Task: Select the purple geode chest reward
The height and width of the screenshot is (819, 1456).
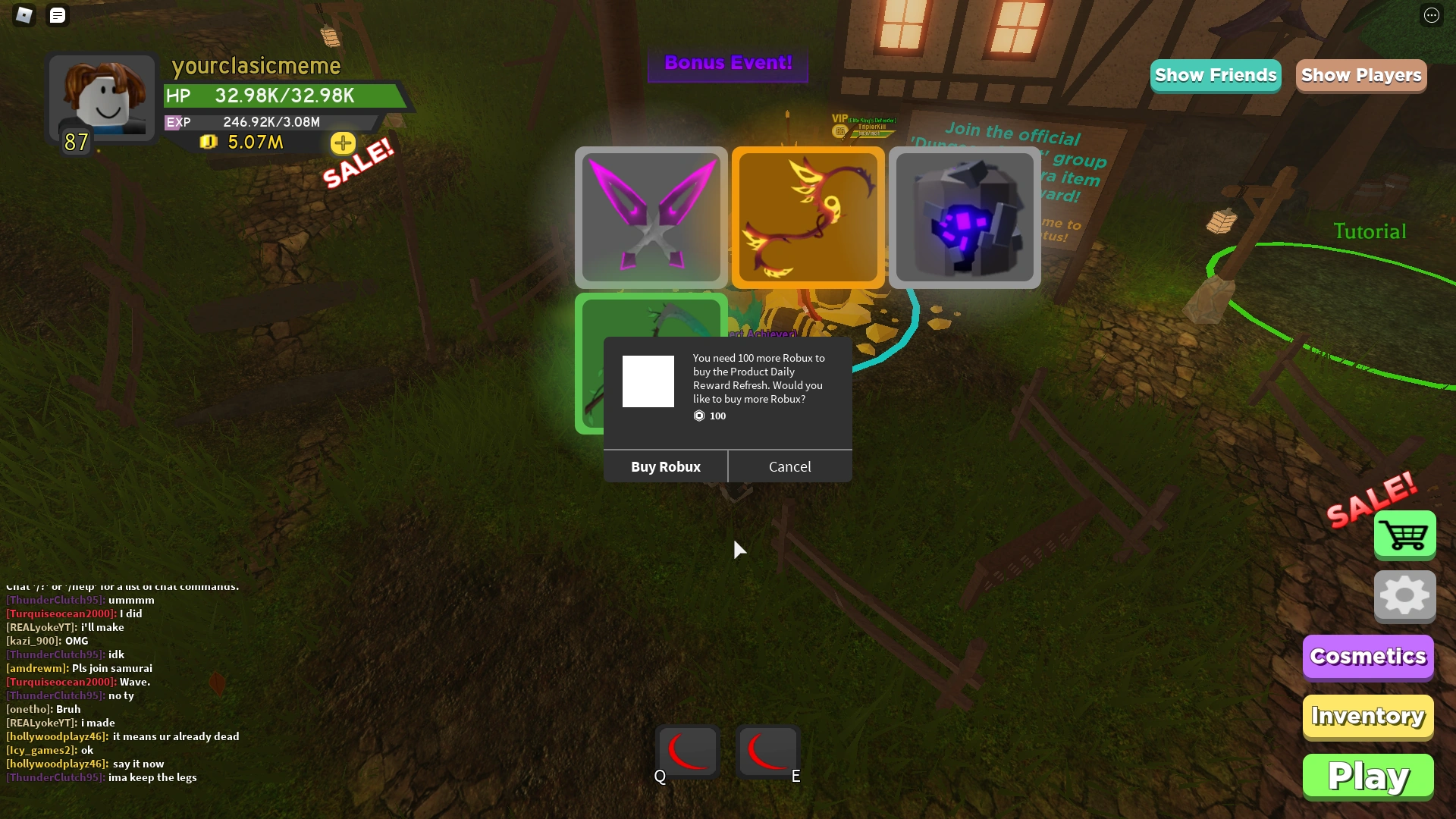Action: click(965, 218)
